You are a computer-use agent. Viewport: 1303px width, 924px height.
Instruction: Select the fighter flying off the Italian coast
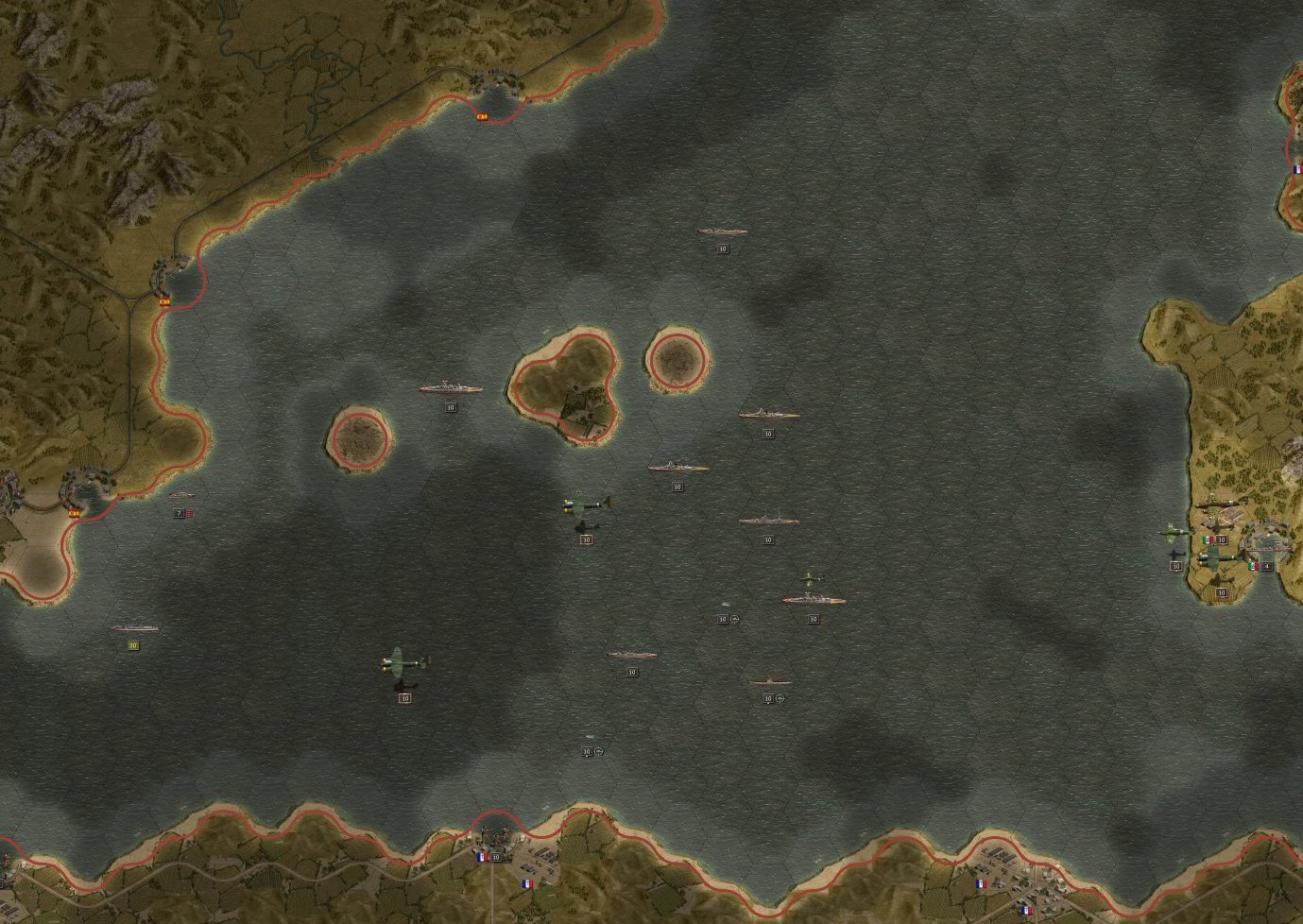point(1174,532)
